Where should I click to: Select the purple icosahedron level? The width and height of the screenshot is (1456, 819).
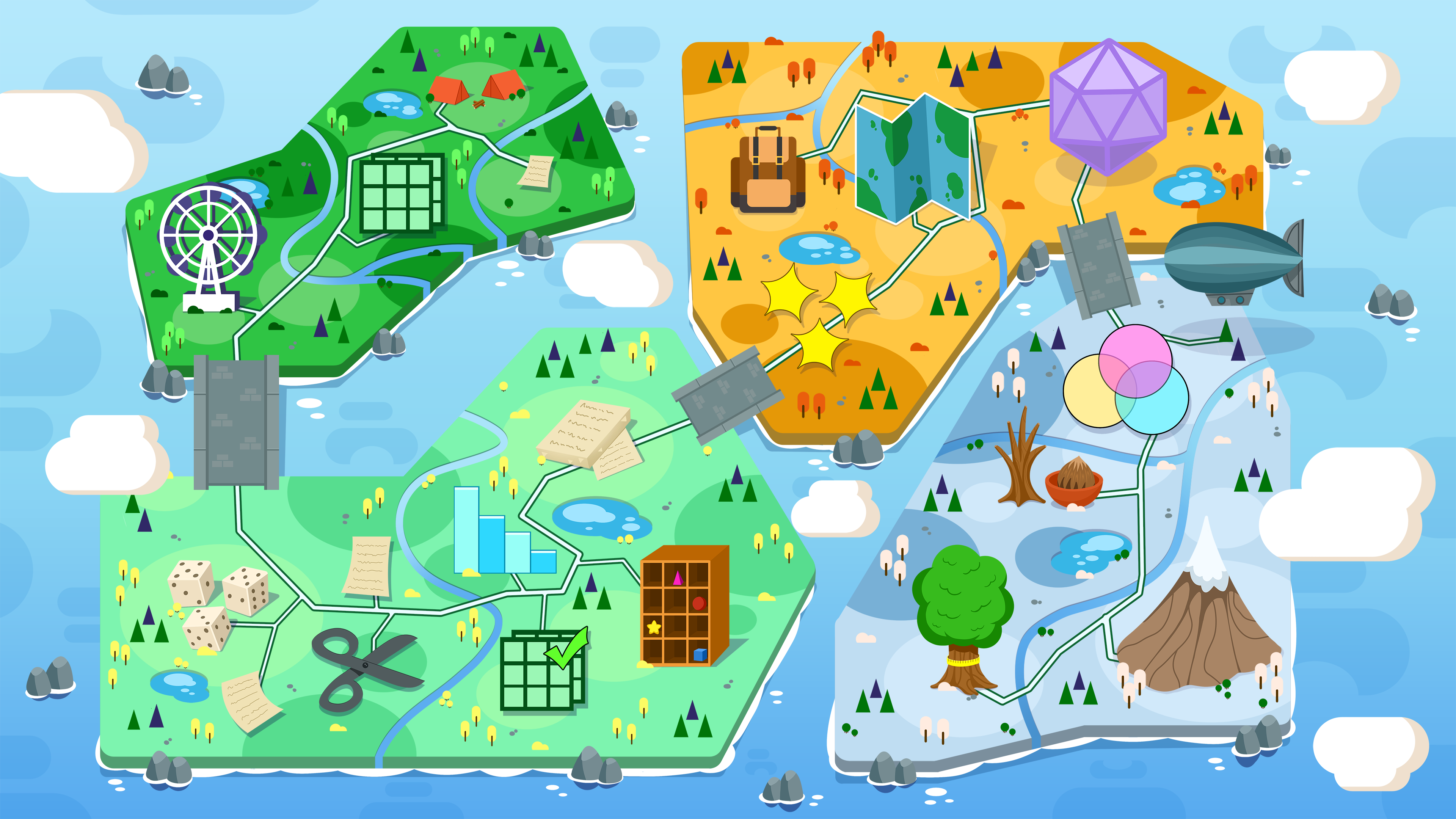click(1107, 106)
